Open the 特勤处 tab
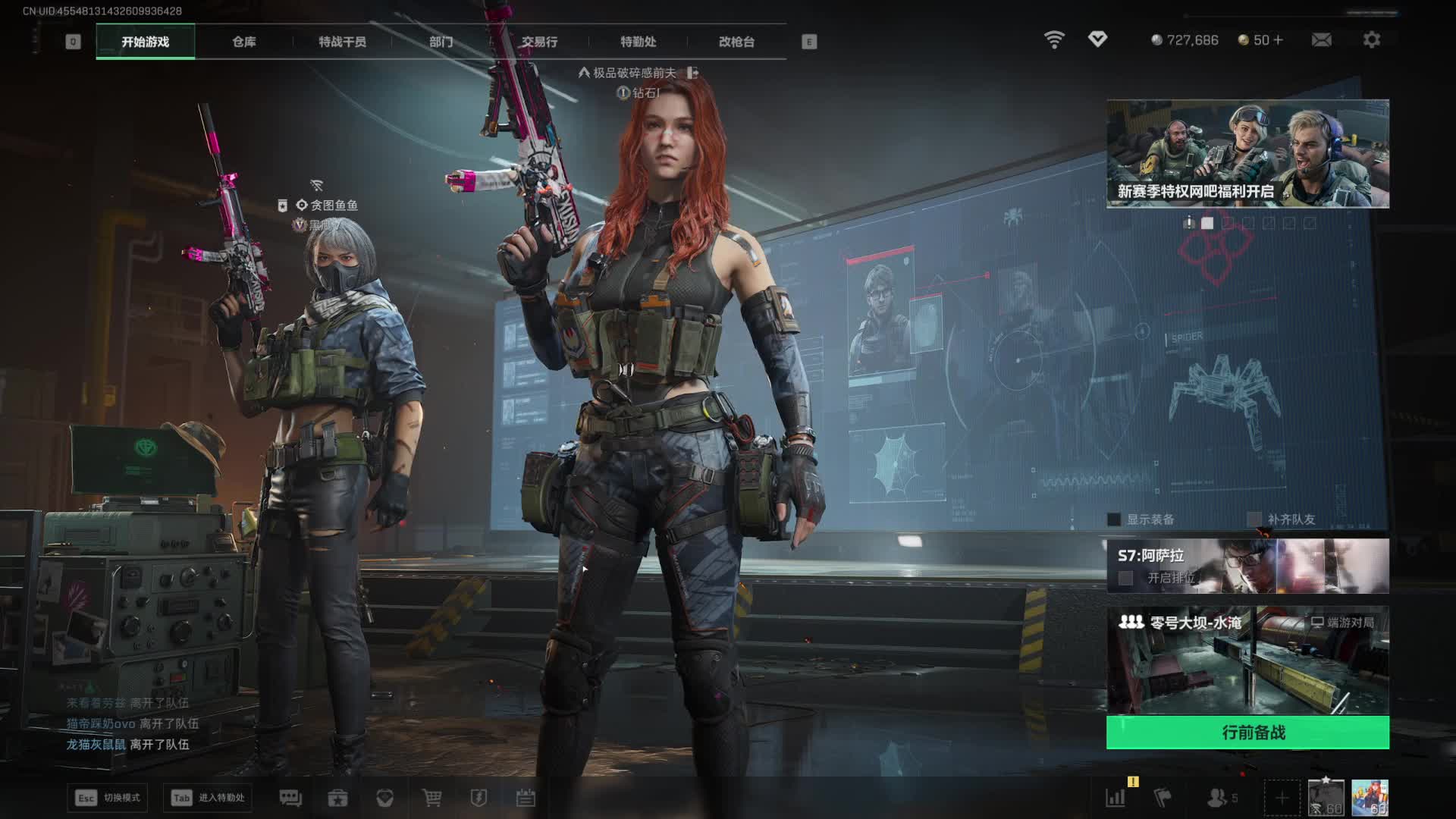 click(638, 42)
